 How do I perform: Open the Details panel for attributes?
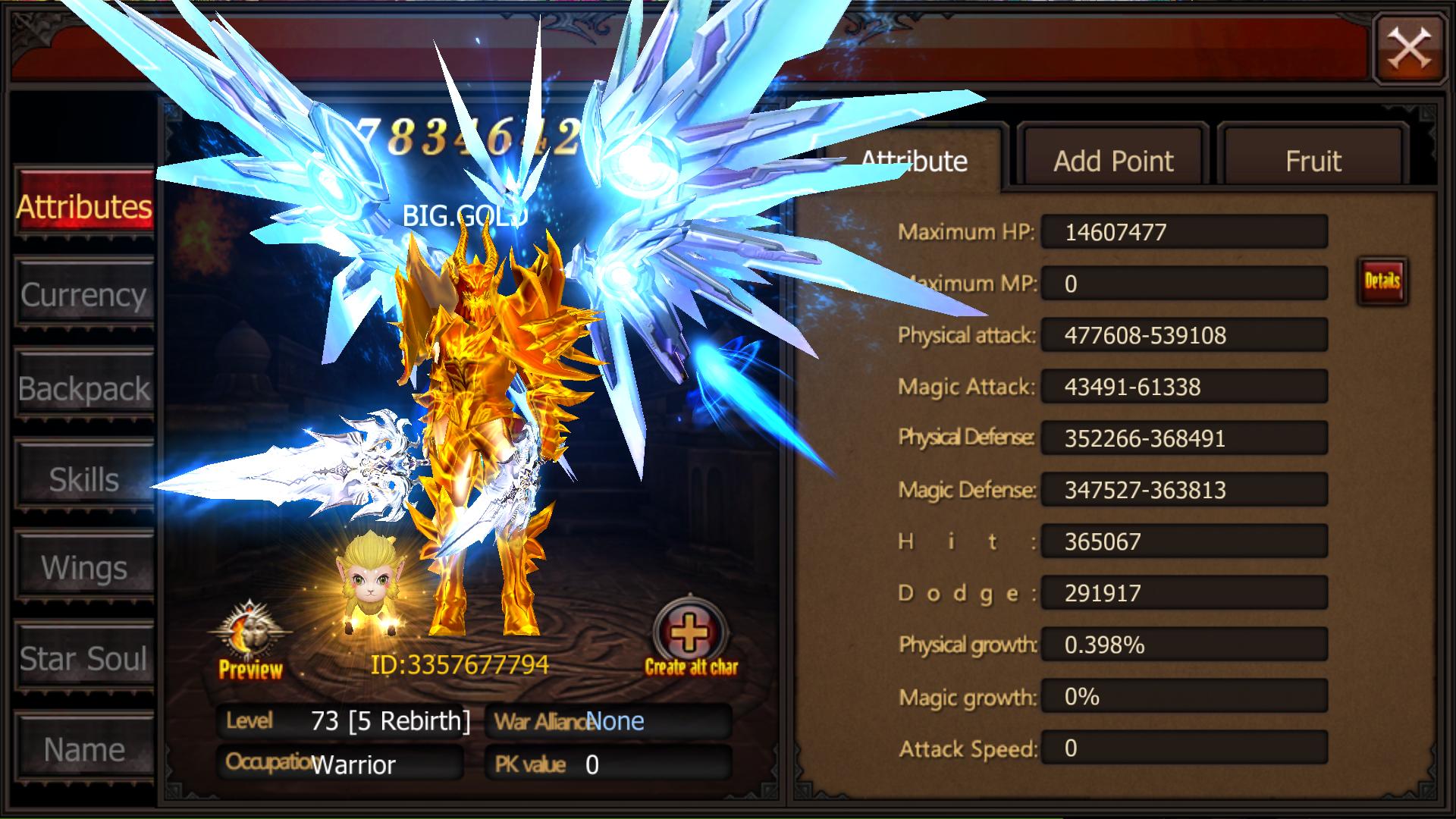(1382, 280)
